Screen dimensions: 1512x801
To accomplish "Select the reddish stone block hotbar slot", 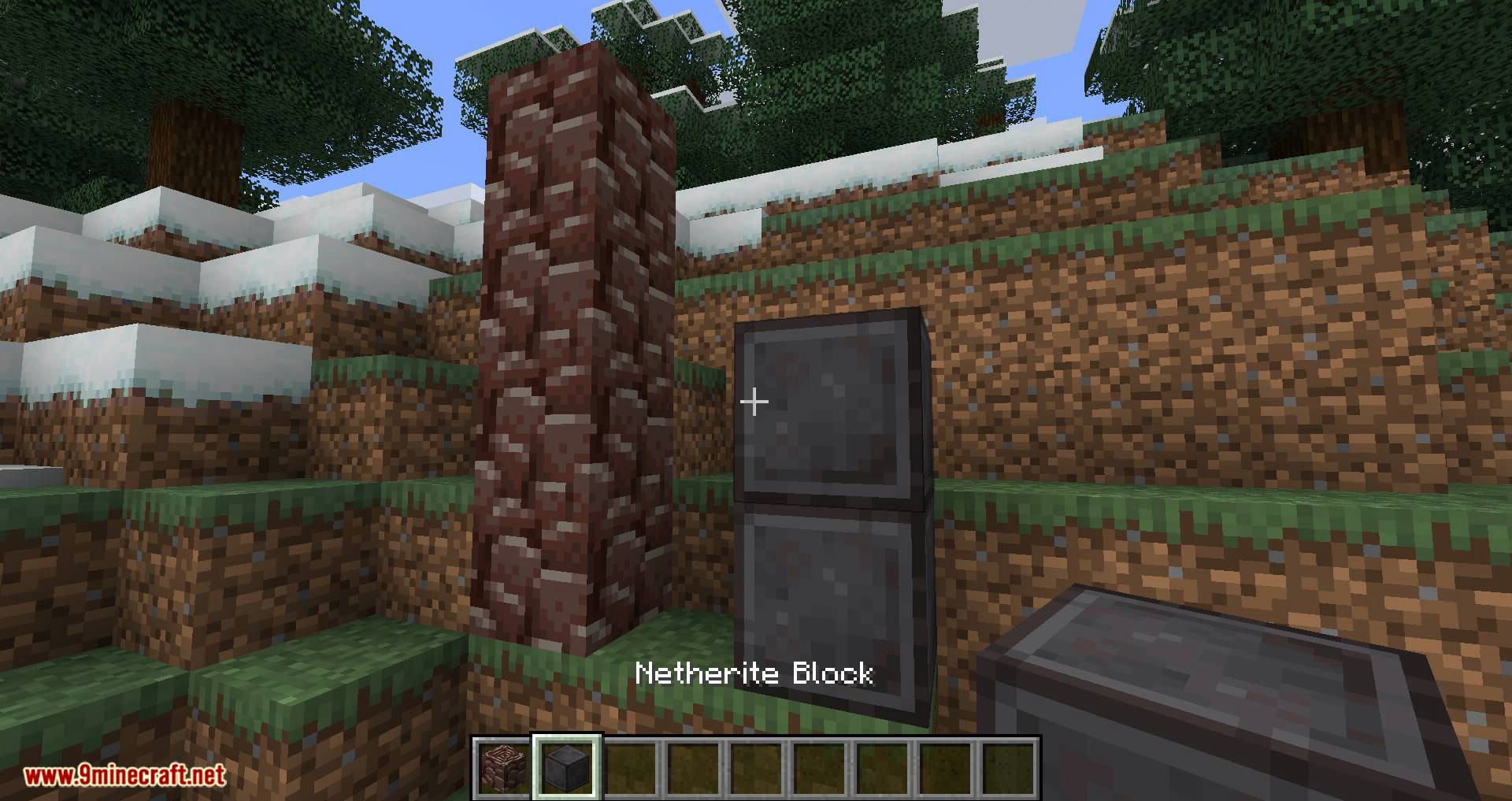I will pos(502,767).
